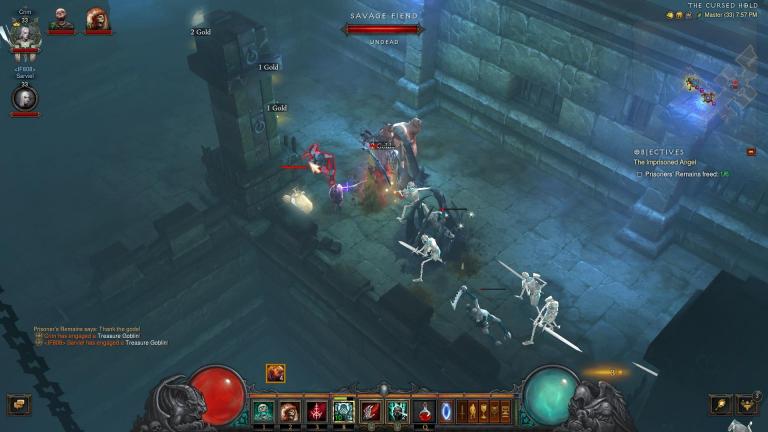The height and width of the screenshot is (432, 768).
Task: Click the bald follower portrait
Action: (61, 19)
